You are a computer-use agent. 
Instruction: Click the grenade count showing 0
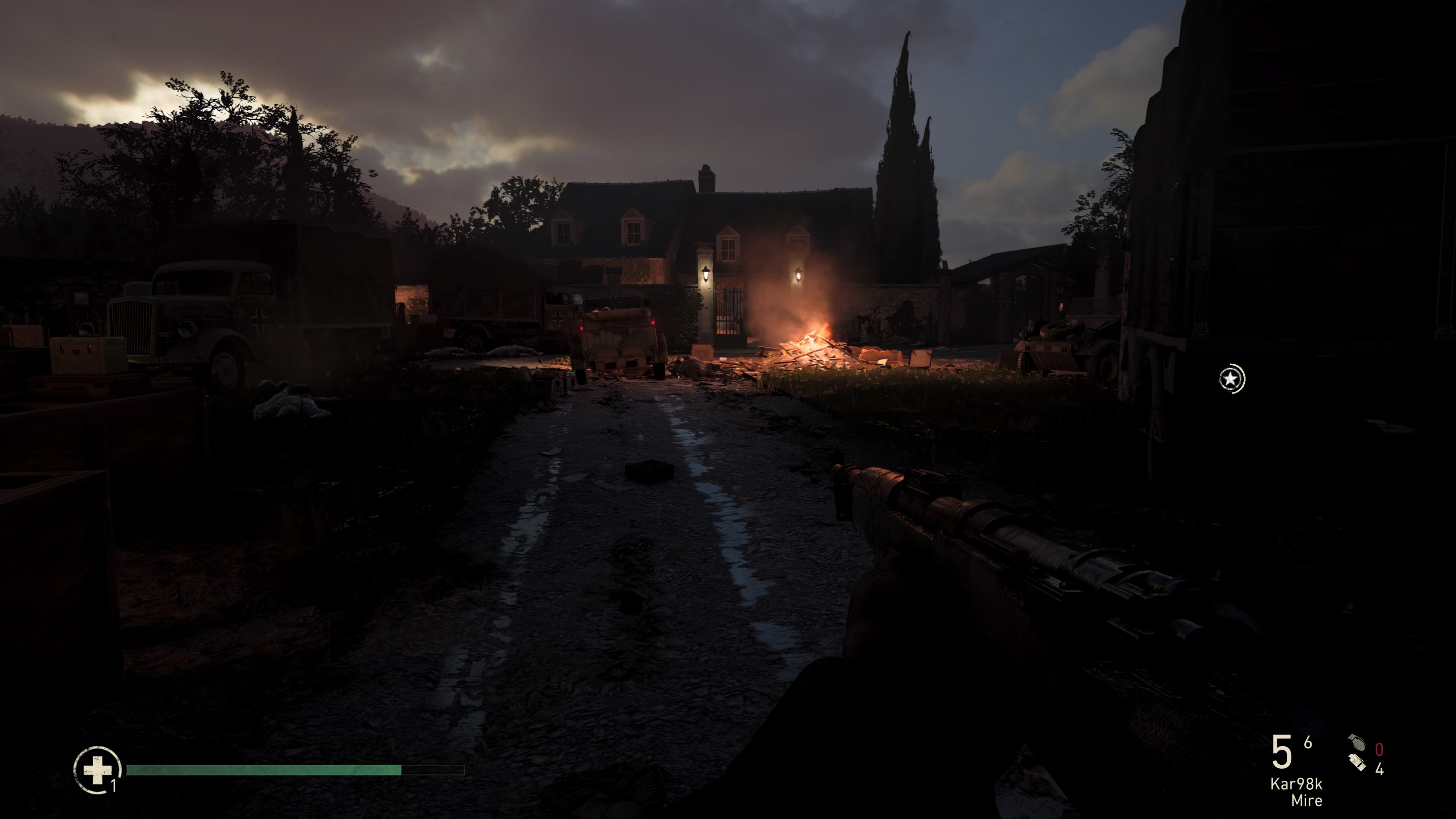[x=1379, y=749]
